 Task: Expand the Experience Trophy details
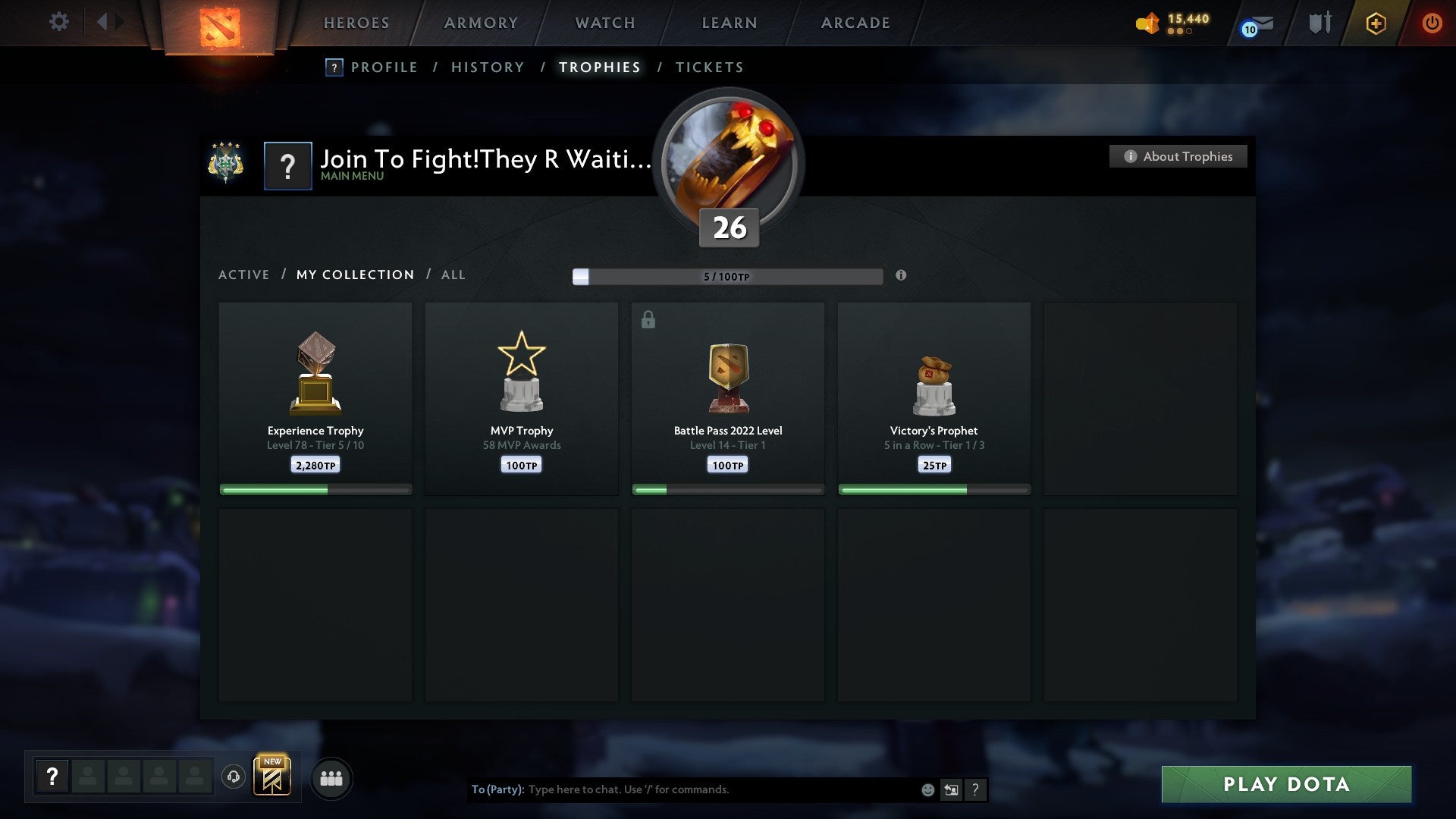(x=315, y=394)
